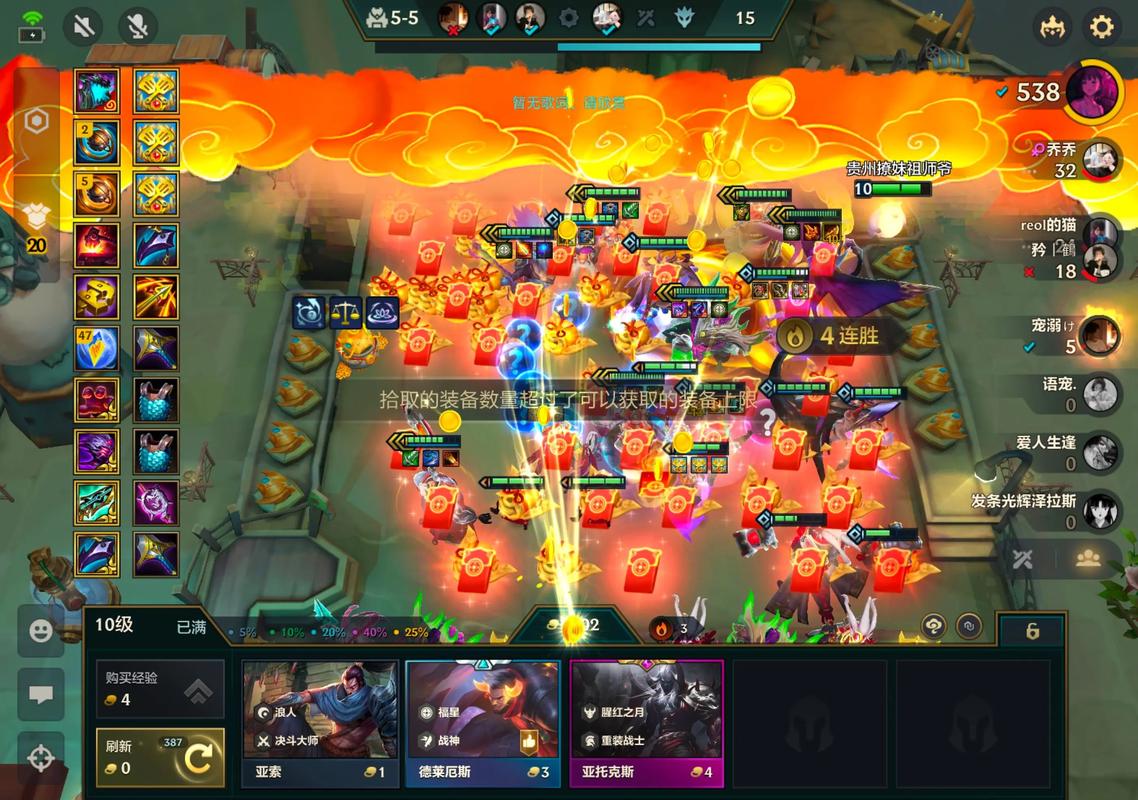Open the emote smiley face button
The image size is (1138, 800).
pos(41,631)
